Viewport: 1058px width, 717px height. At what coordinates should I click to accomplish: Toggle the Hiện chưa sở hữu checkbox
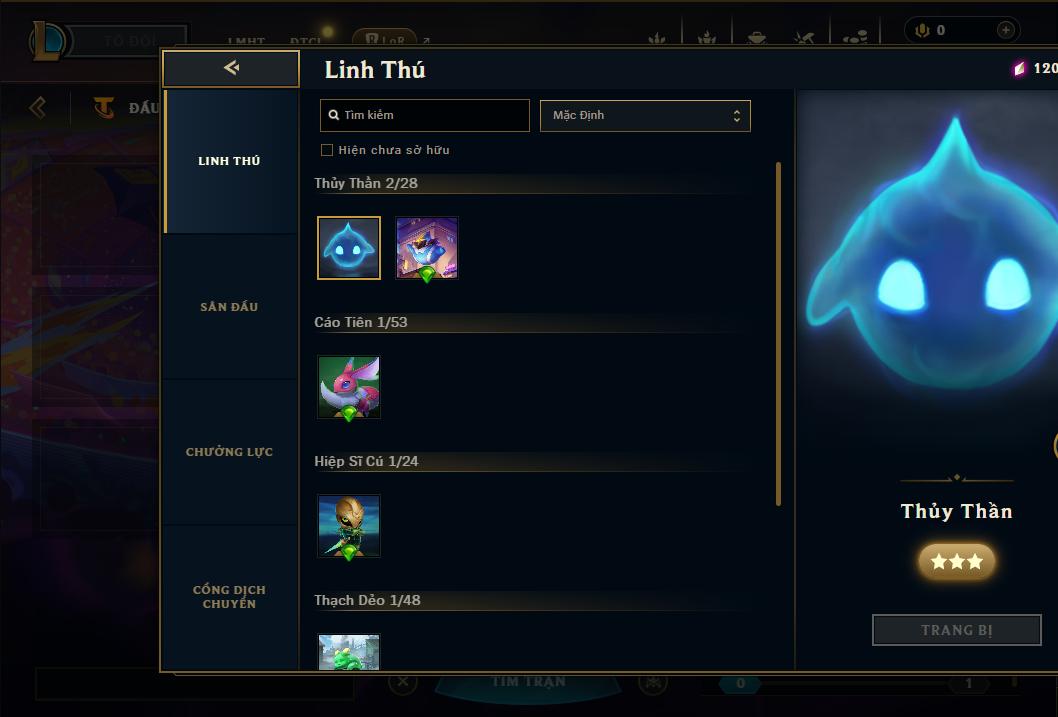(x=327, y=150)
